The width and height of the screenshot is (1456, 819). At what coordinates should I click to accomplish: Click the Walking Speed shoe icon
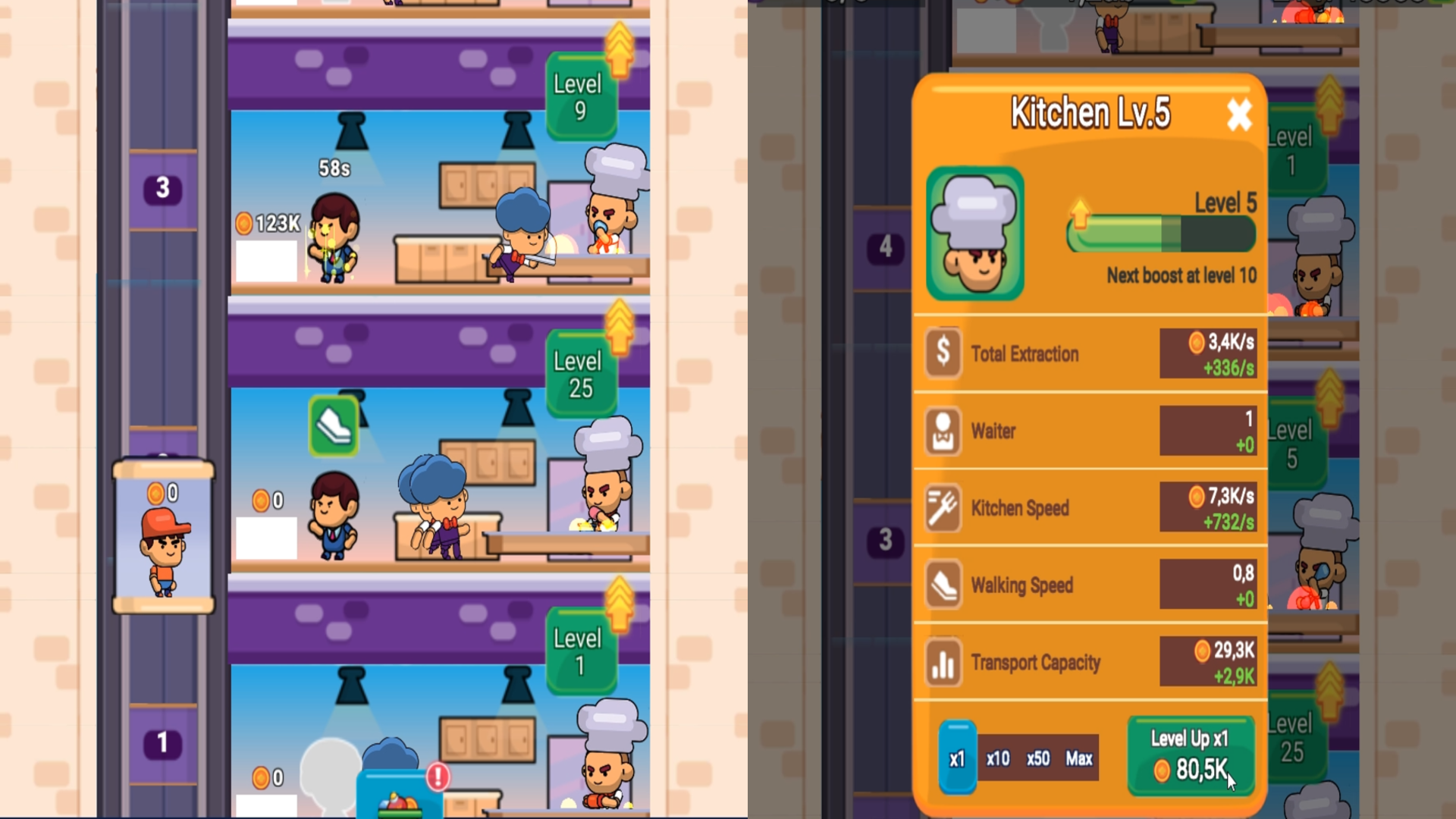(x=942, y=585)
